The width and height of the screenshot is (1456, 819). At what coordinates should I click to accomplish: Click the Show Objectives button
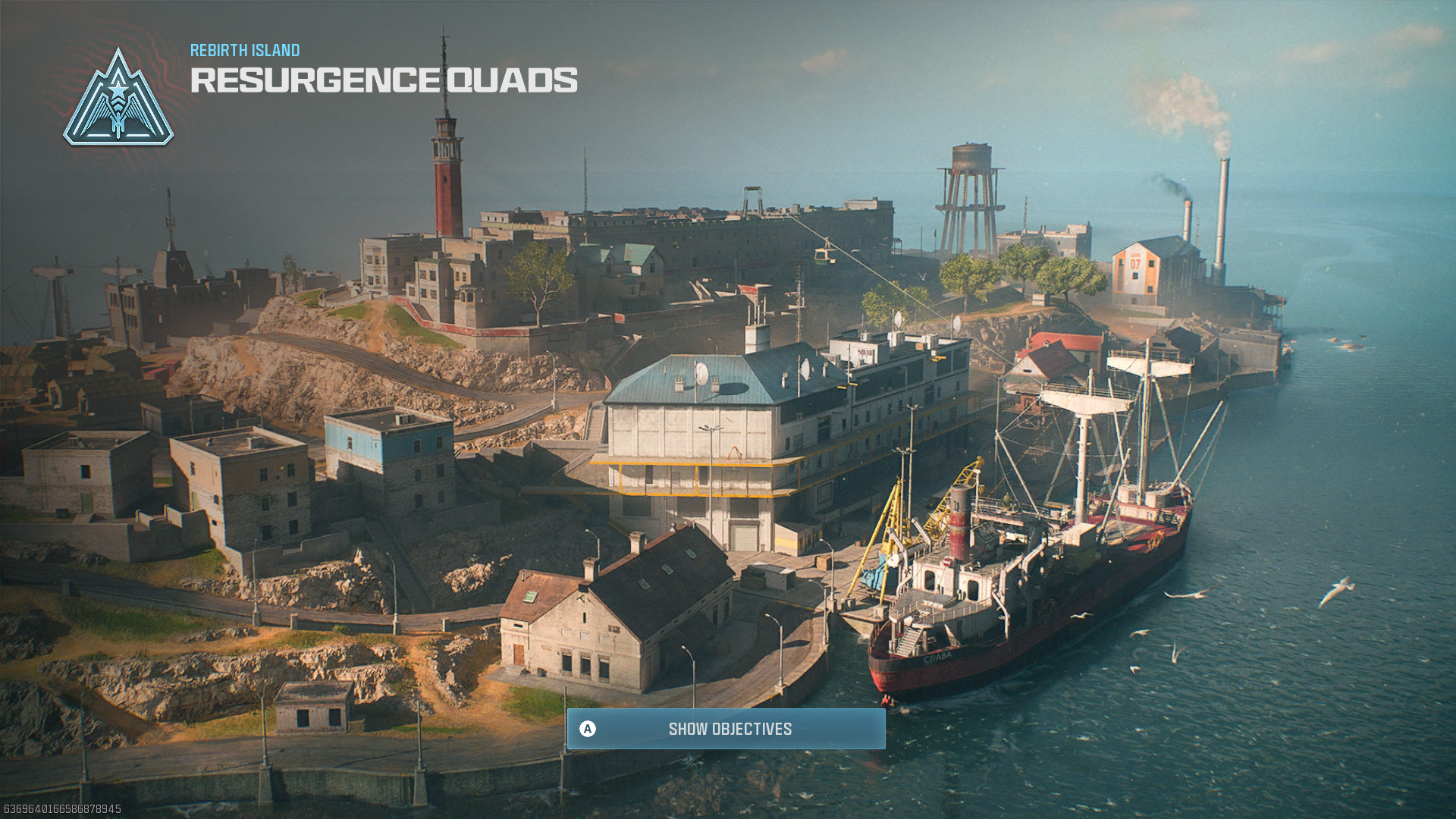tap(726, 729)
